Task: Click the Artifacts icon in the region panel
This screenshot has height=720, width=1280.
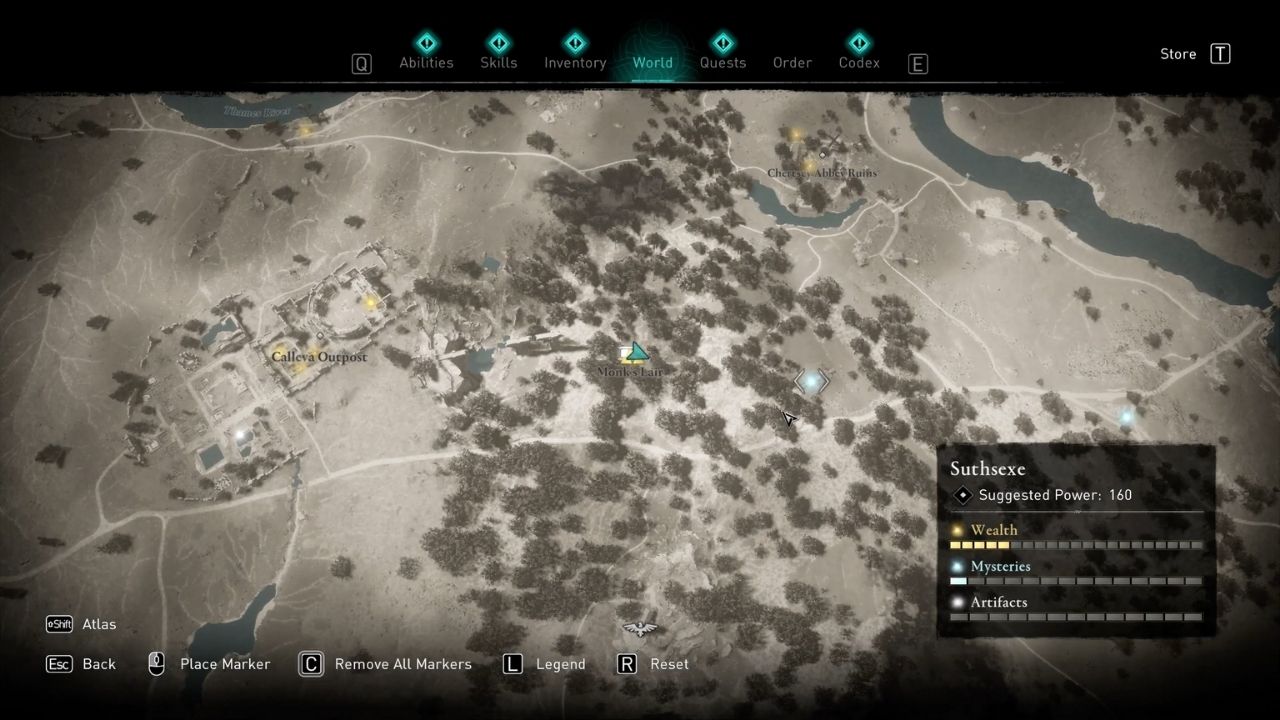Action: click(x=958, y=602)
